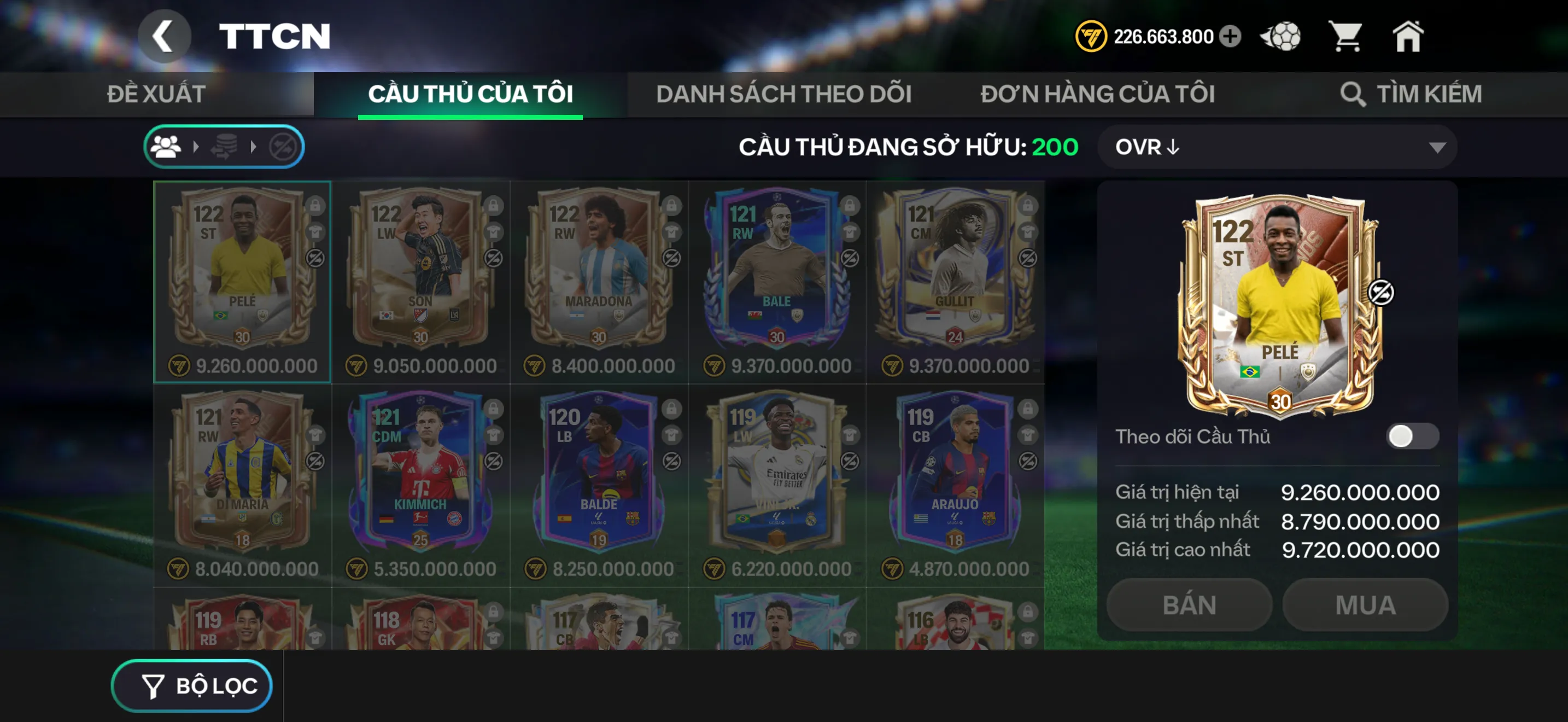1568x722 pixels.
Task: Click the coin transfer filter icon
Action: click(x=225, y=146)
